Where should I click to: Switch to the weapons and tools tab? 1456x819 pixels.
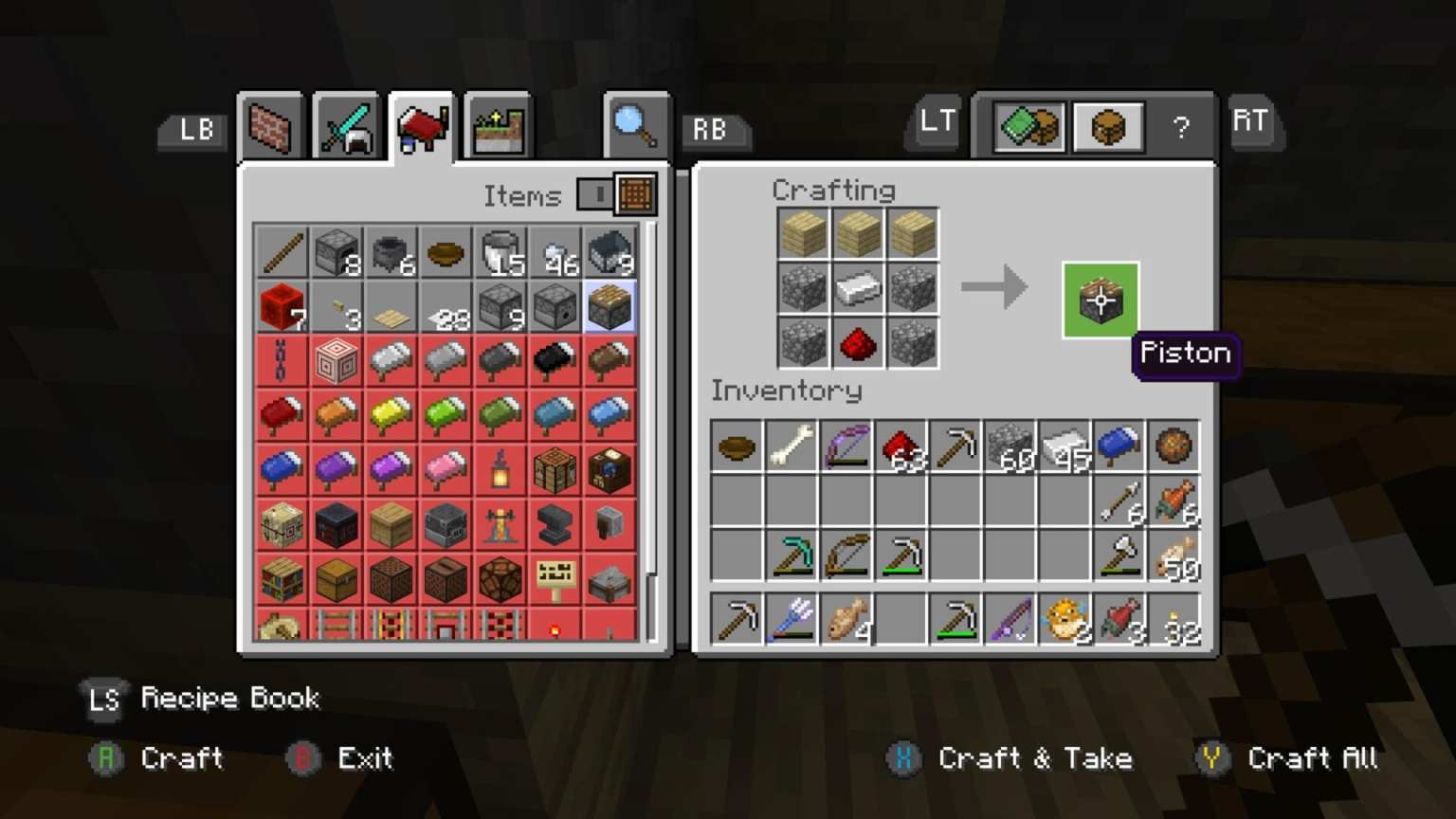coord(346,124)
